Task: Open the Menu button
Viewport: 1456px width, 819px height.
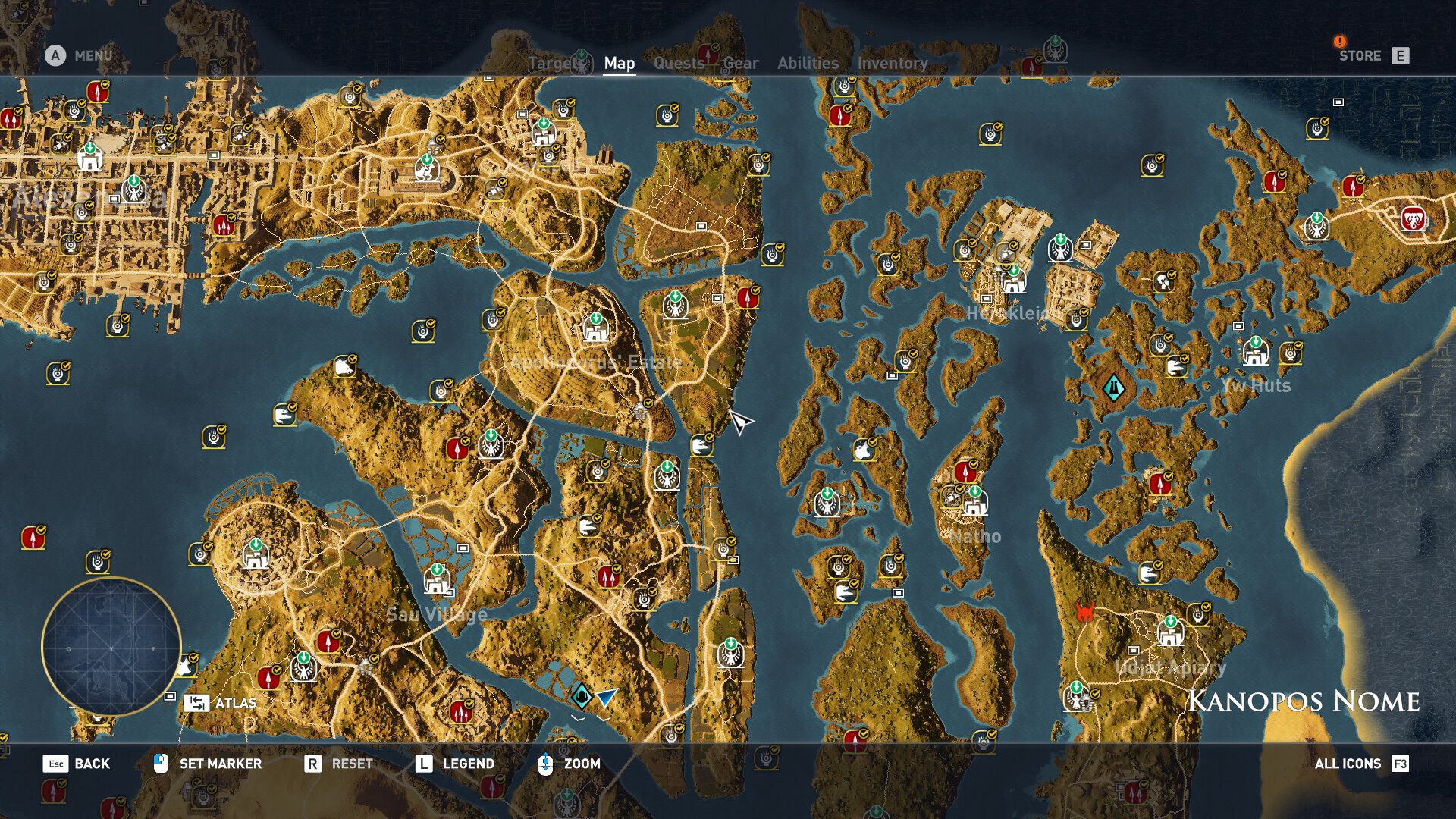Action: tap(80, 55)
